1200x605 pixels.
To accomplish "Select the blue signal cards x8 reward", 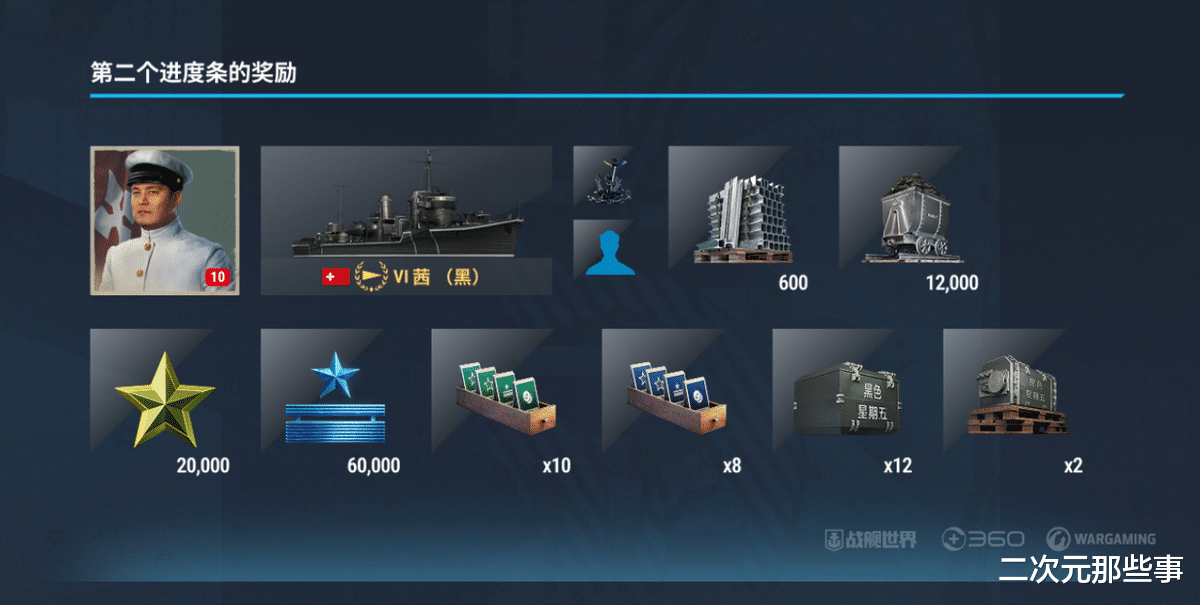I will (676, 402).
